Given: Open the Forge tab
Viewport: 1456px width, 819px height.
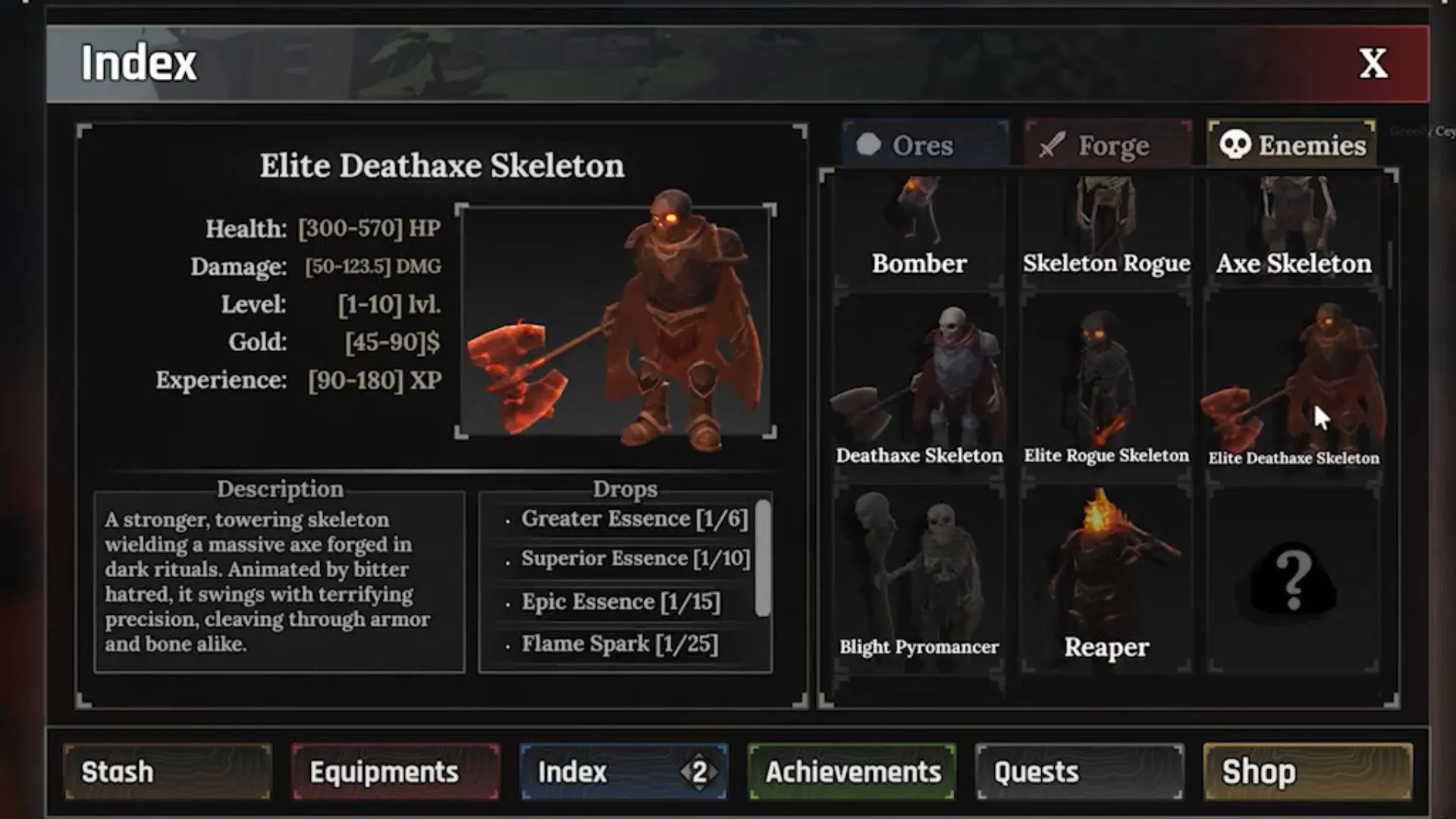Looking at the screenshot, I should [x=1106, y=145].
